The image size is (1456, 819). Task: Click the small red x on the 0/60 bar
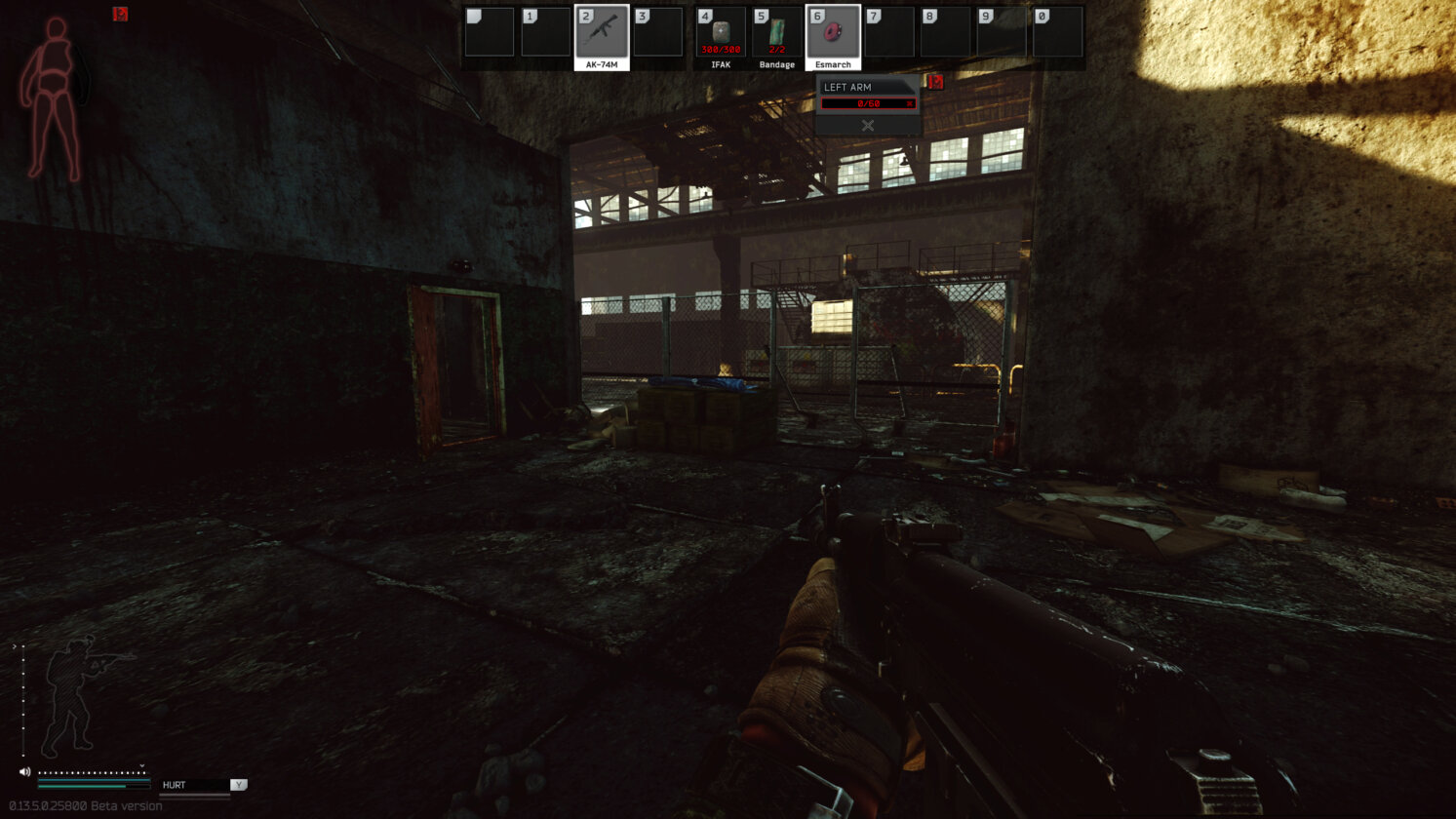pos(910,102)
